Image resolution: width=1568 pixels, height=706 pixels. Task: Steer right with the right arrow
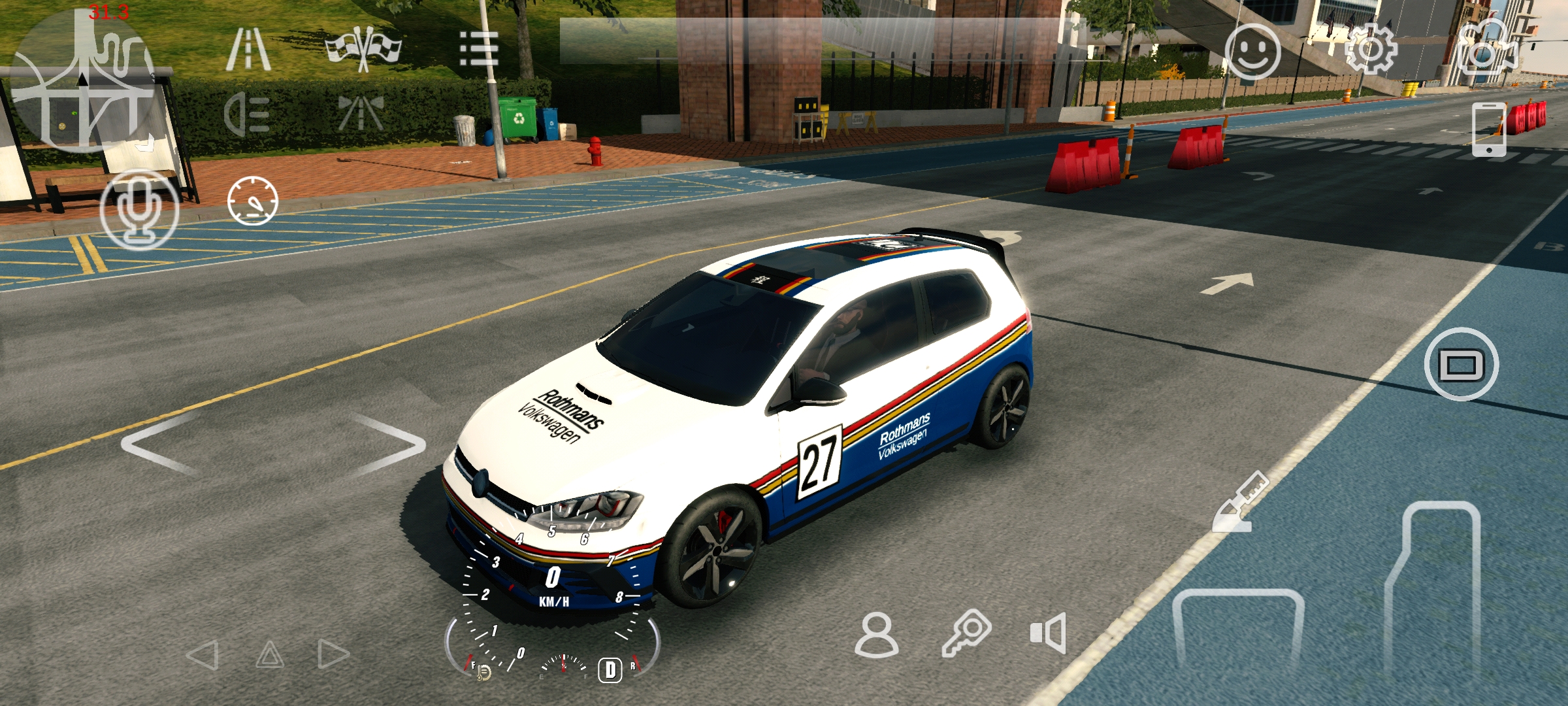(x=389, y=445)
